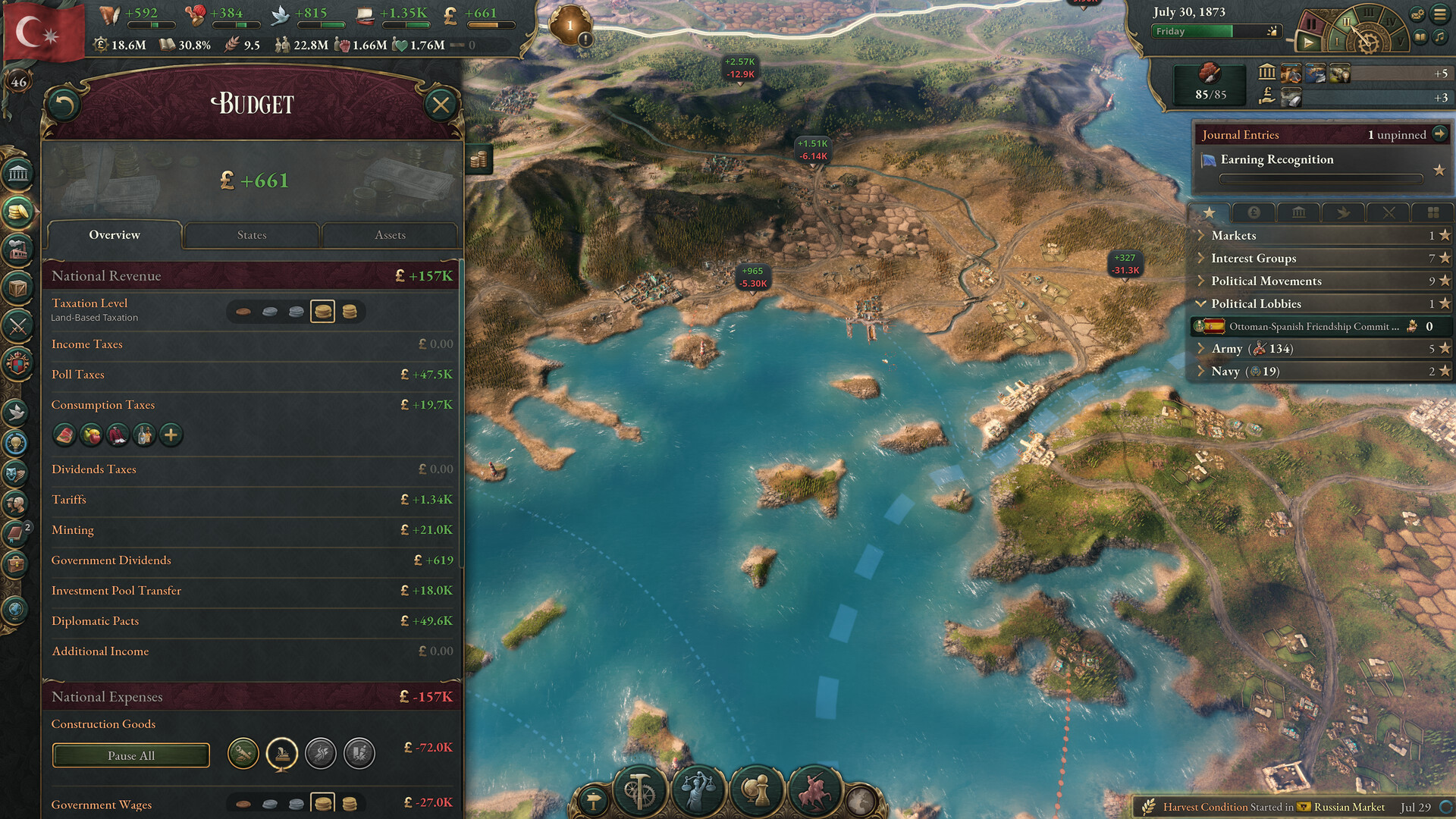Select the lowest Government Wages coin setting
1456x819 pixels.
[x=242, y=802]
